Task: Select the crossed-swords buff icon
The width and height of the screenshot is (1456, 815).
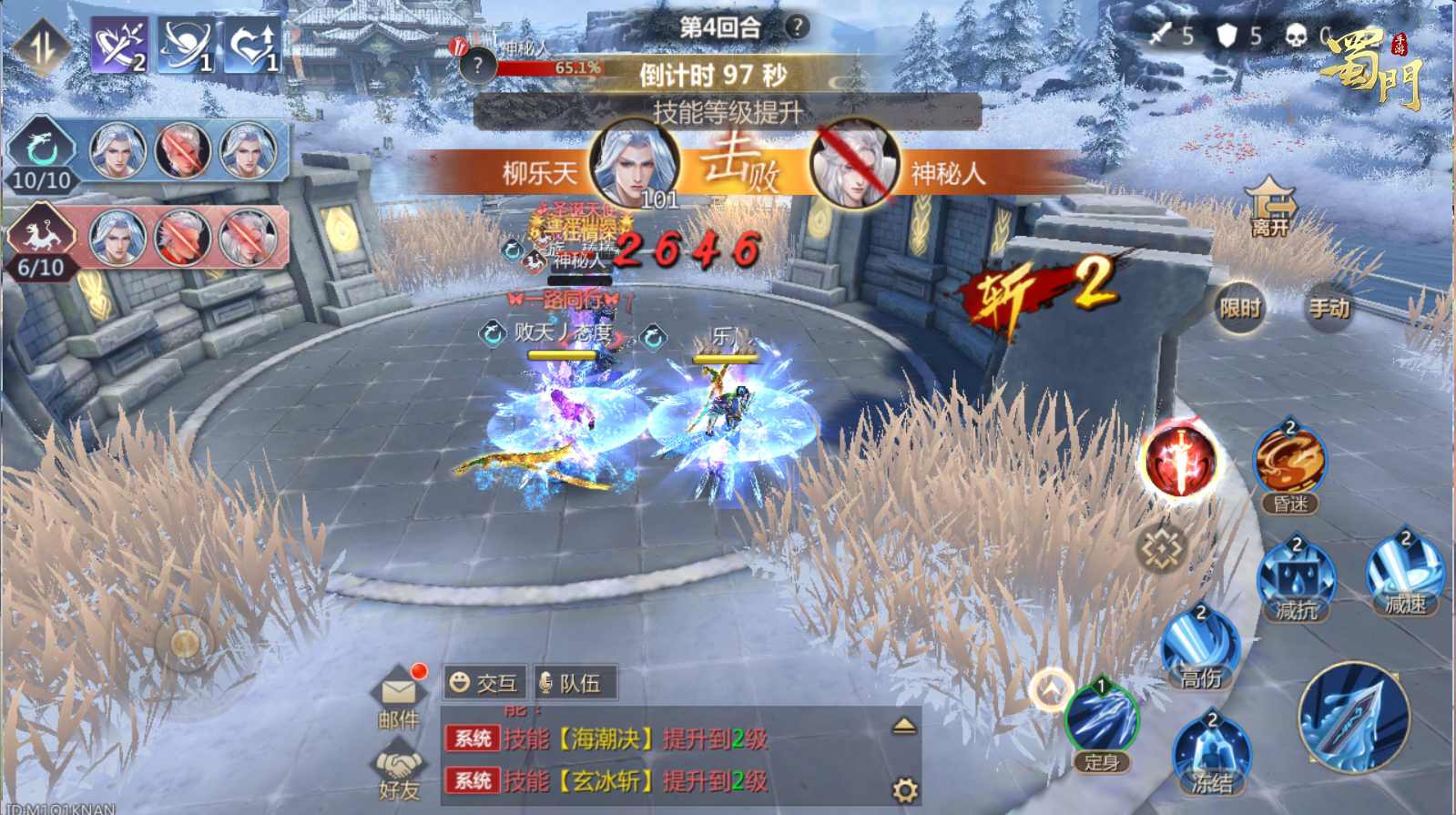Action: [x=119, y=46]
